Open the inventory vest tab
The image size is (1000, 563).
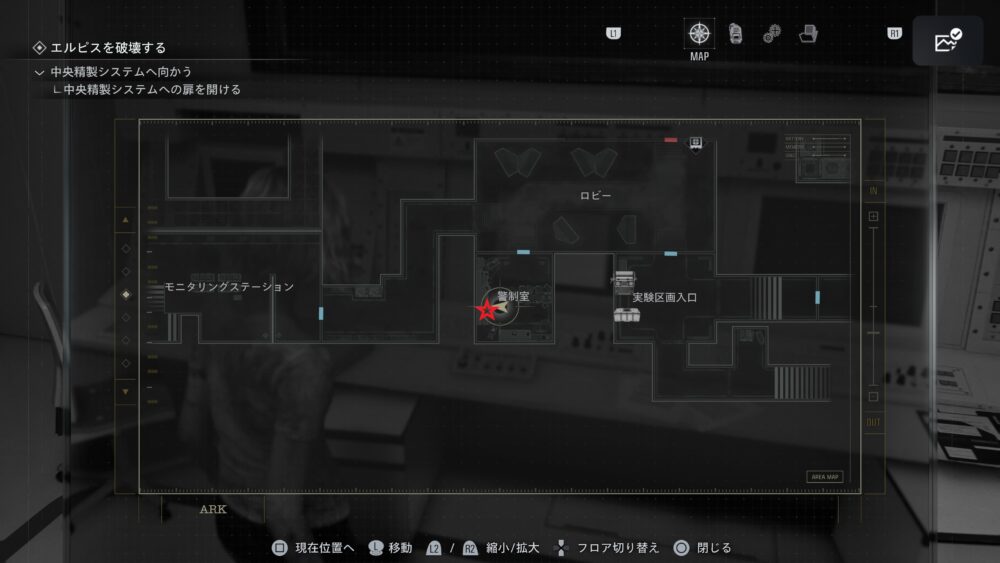736,33
